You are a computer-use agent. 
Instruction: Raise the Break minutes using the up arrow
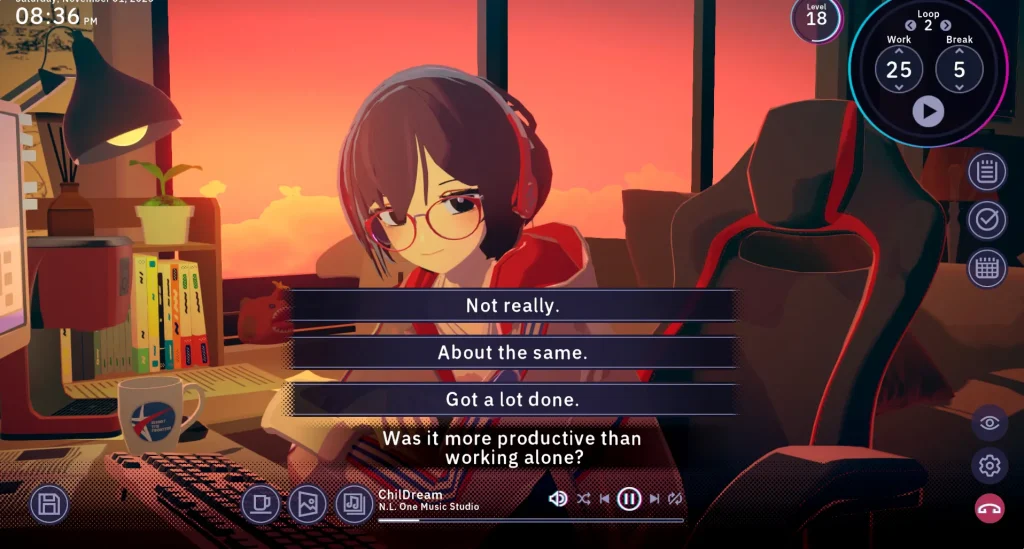click(x=959, y=50)
